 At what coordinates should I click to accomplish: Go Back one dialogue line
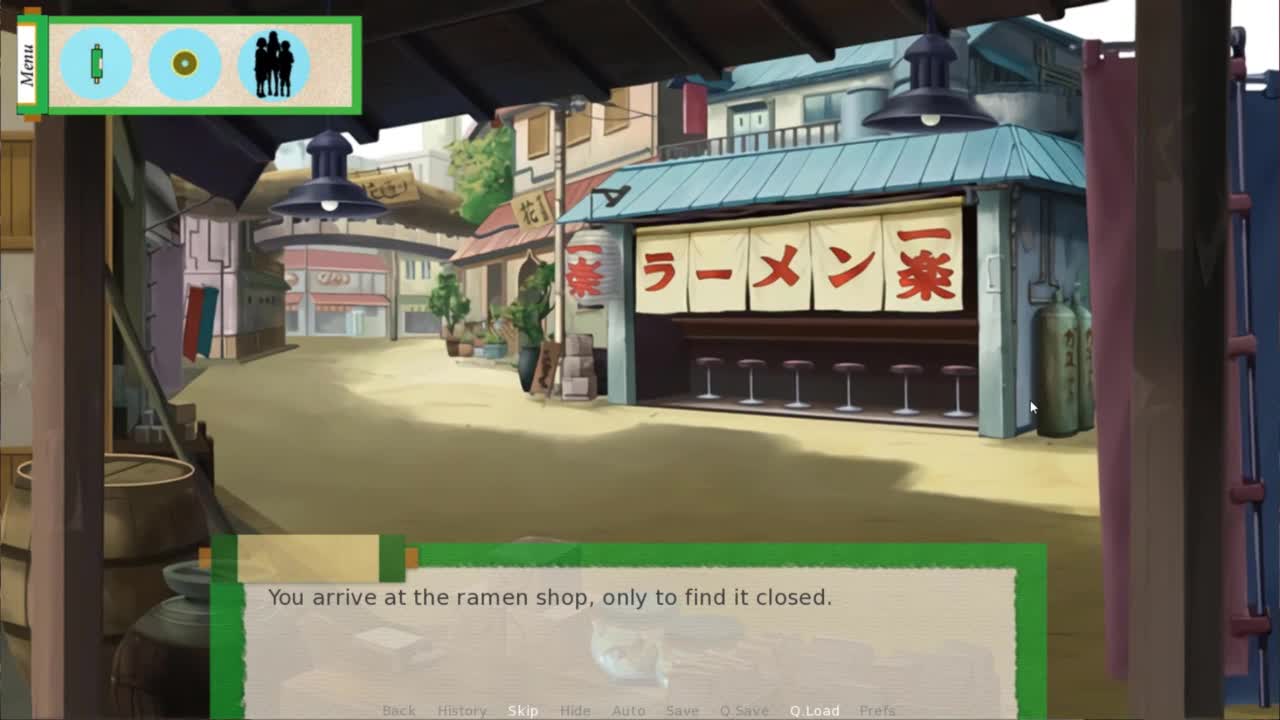click(398, 710)
